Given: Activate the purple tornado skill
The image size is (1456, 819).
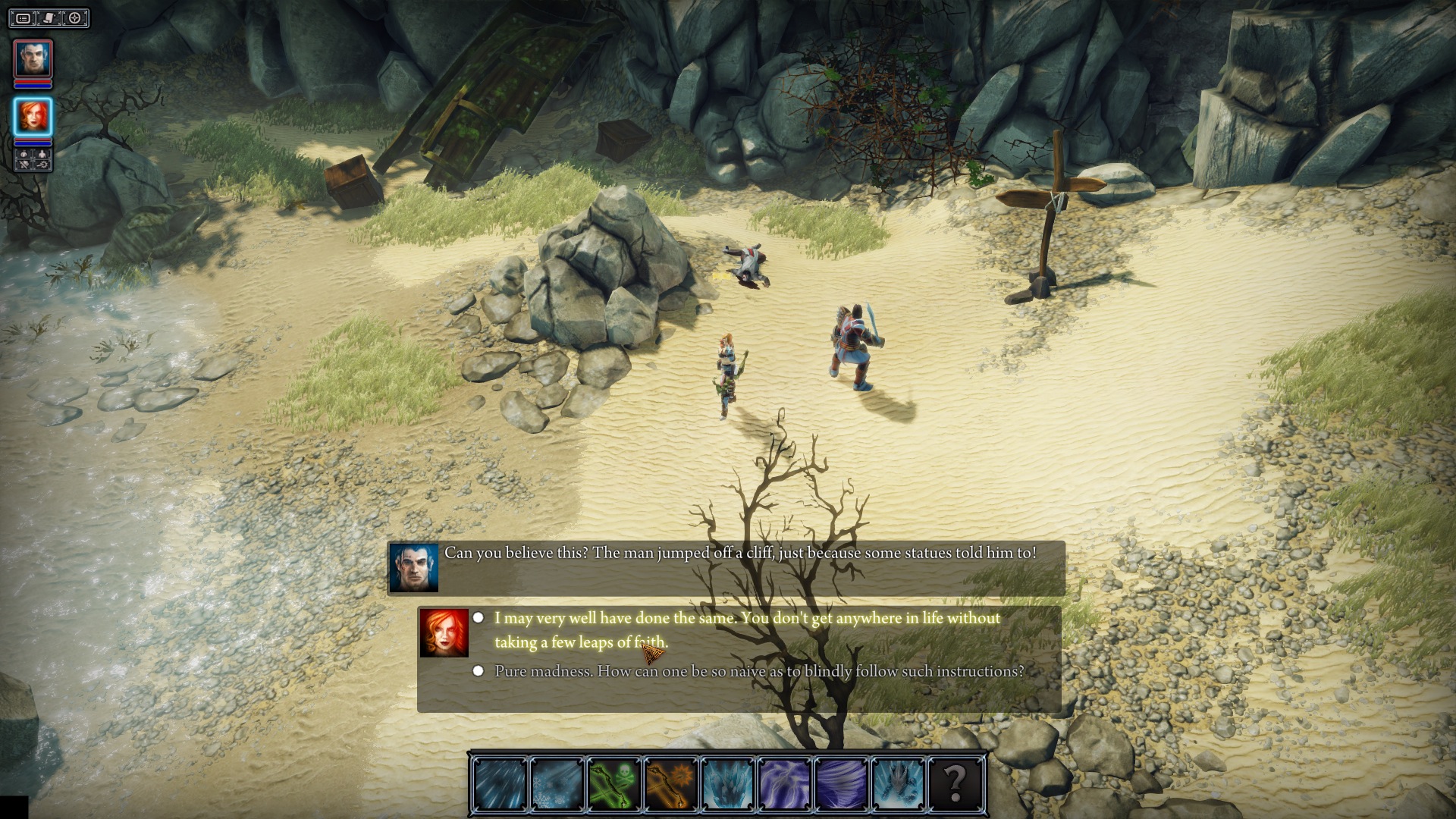Looking at the screenshot, I should tap(841, 783).
